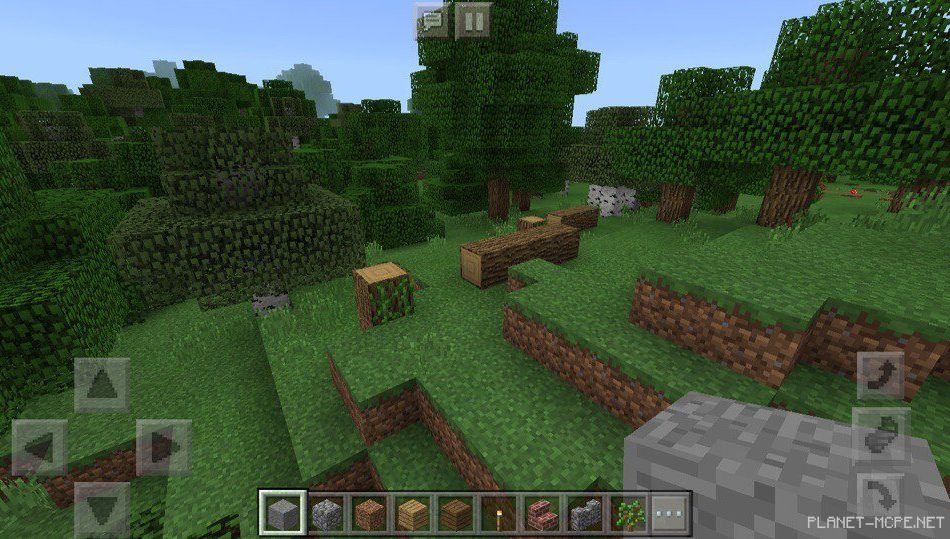Select the cobblestone wall hotbar slot

[585, 513]
